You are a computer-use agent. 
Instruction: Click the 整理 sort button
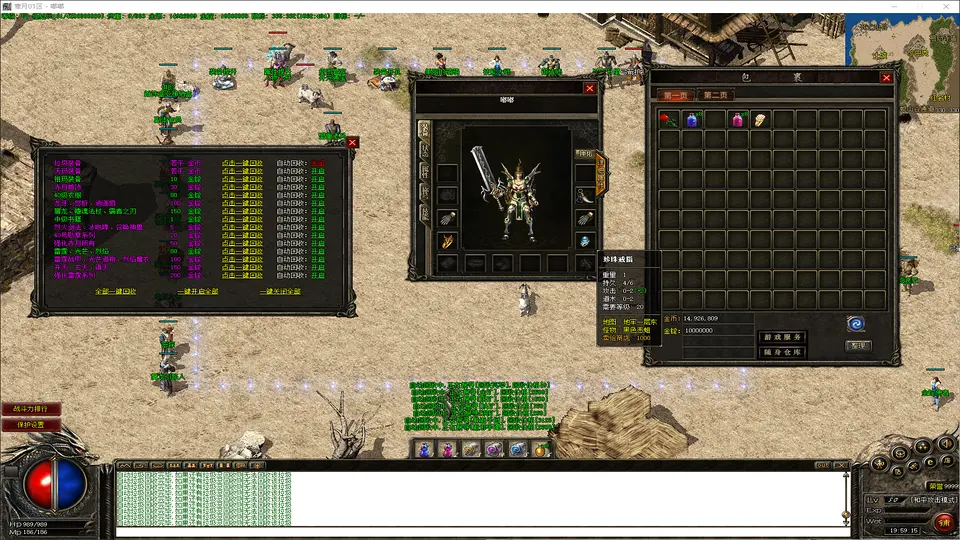(x=857, y=345)
